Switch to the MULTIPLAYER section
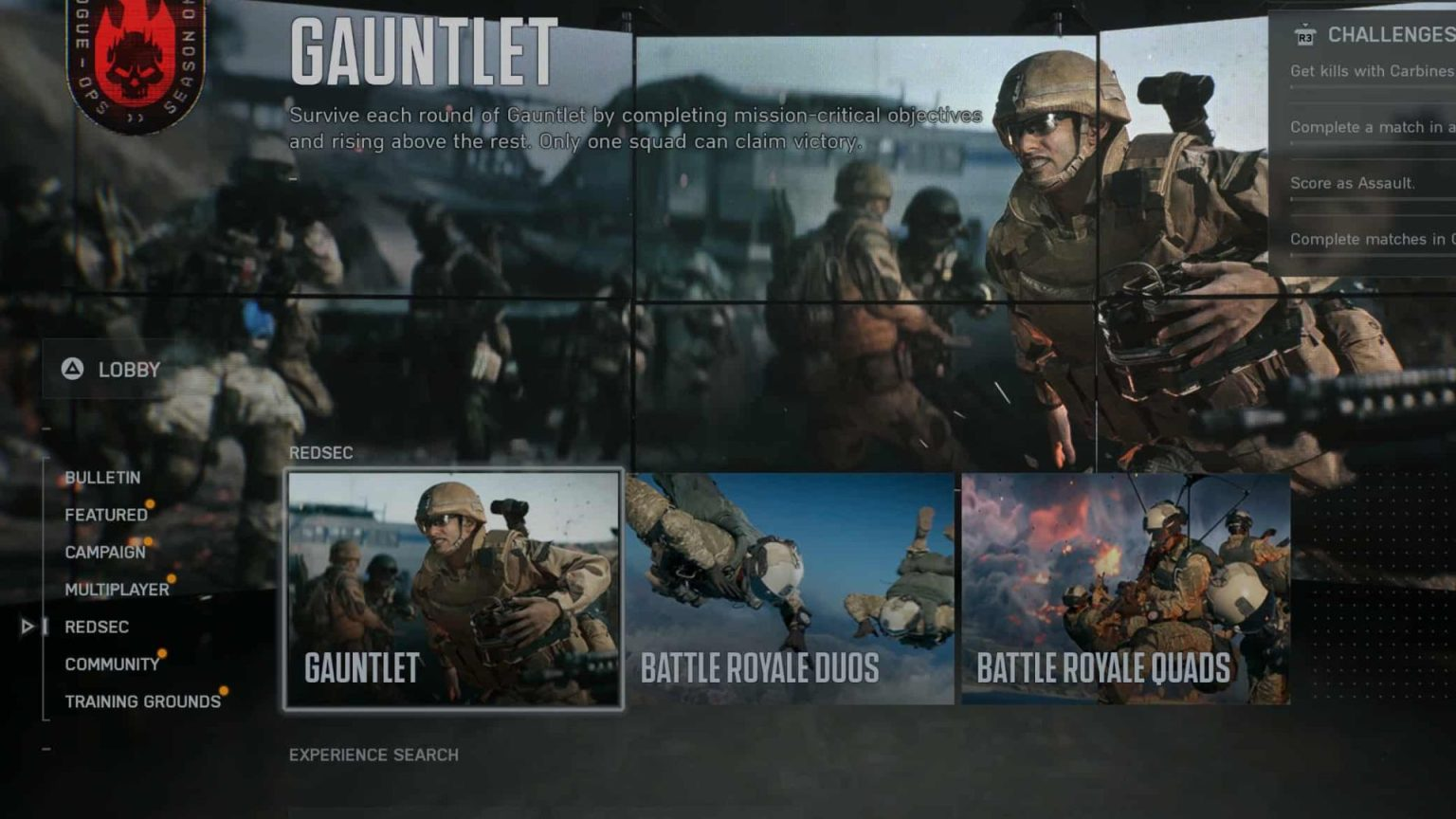This screenshot has height=819, width=1456. coord(116,589)
